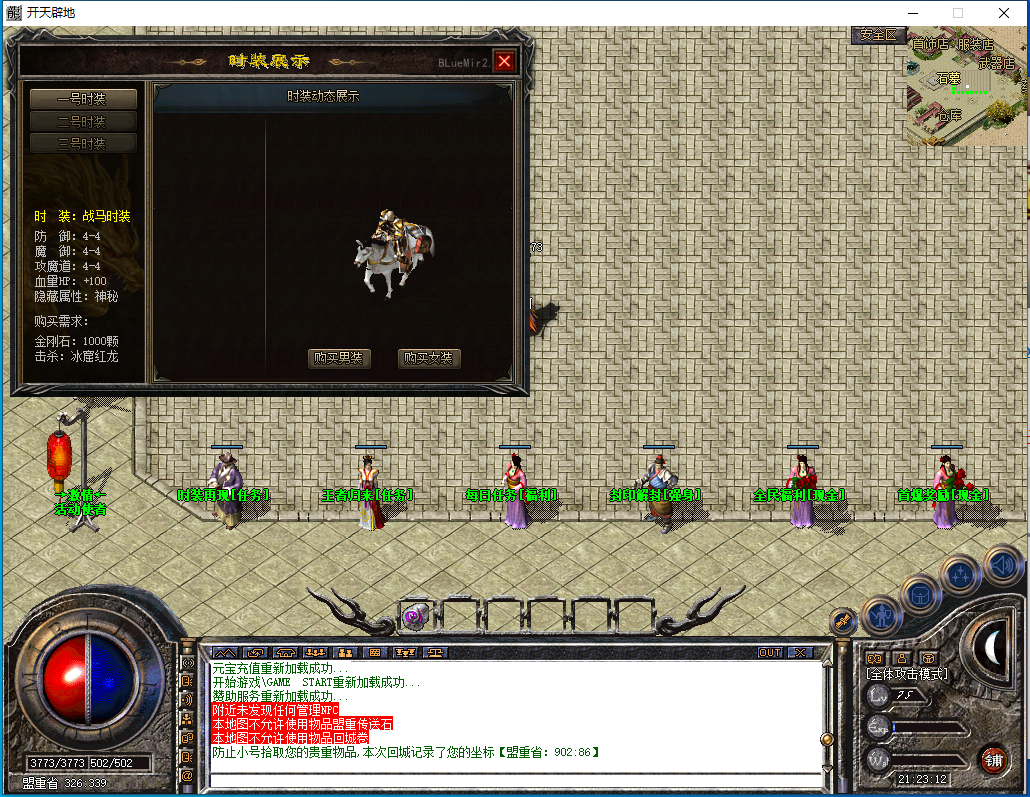
Task: Open the bag inventory round icon
Action: coord(920,595)
